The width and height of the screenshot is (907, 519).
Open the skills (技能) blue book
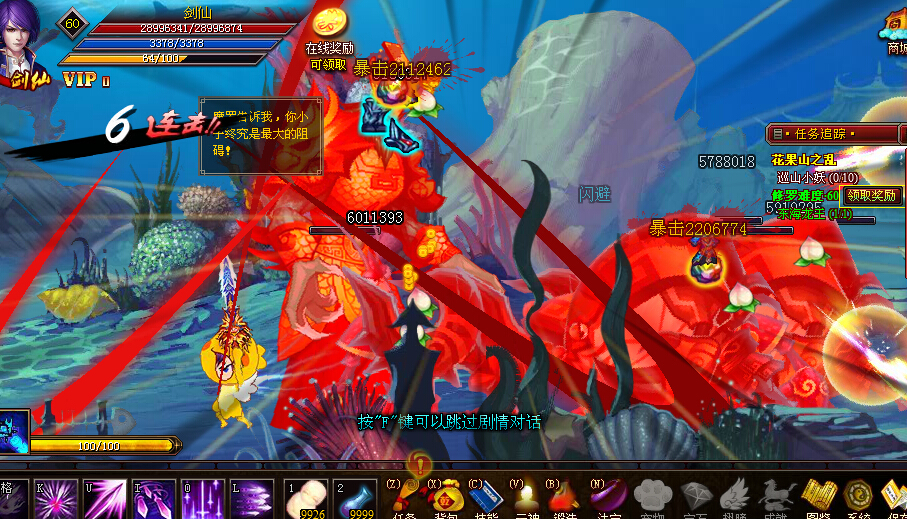pos(483,497)
